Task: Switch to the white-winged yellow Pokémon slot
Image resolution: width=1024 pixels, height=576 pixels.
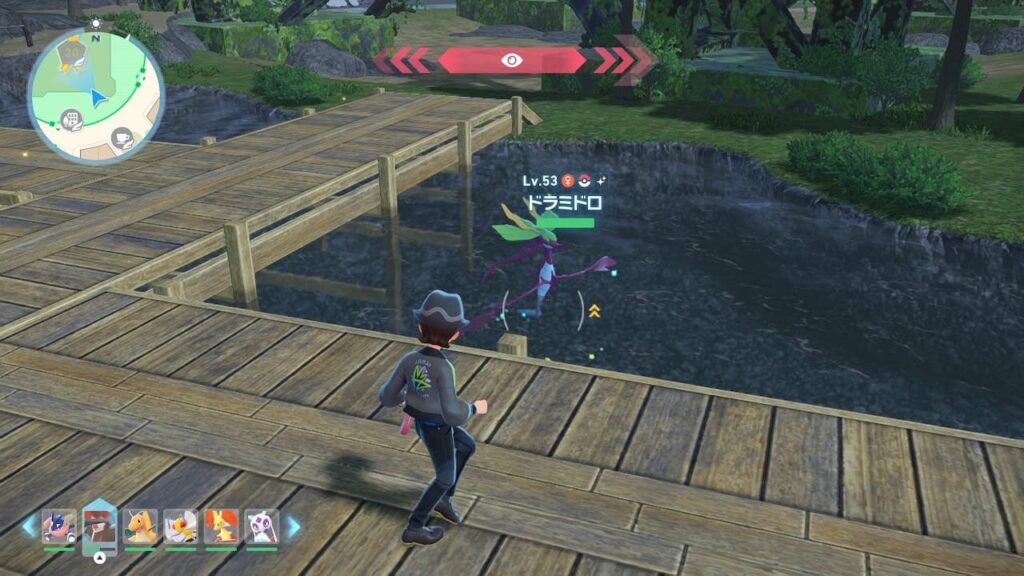Action: (x=181, y=526)
